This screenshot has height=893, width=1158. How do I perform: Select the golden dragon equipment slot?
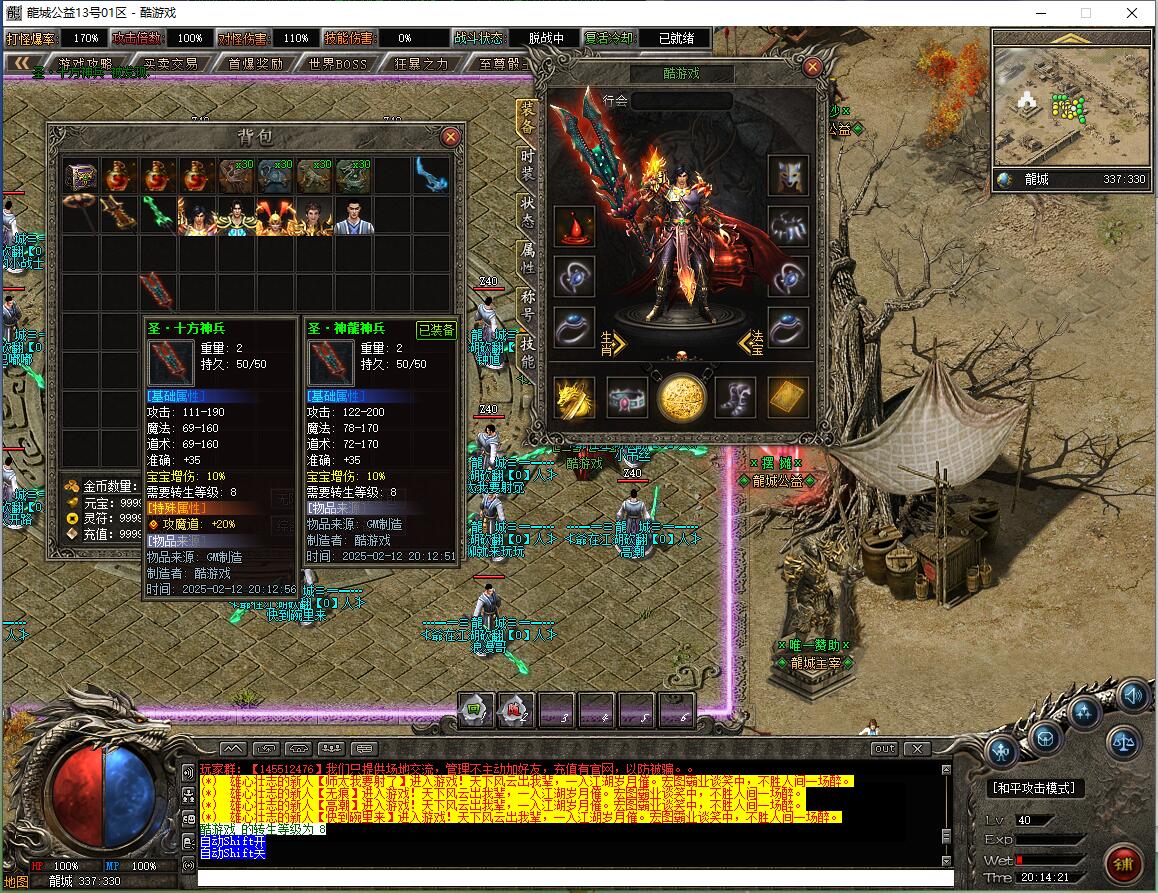click(574, 397)
